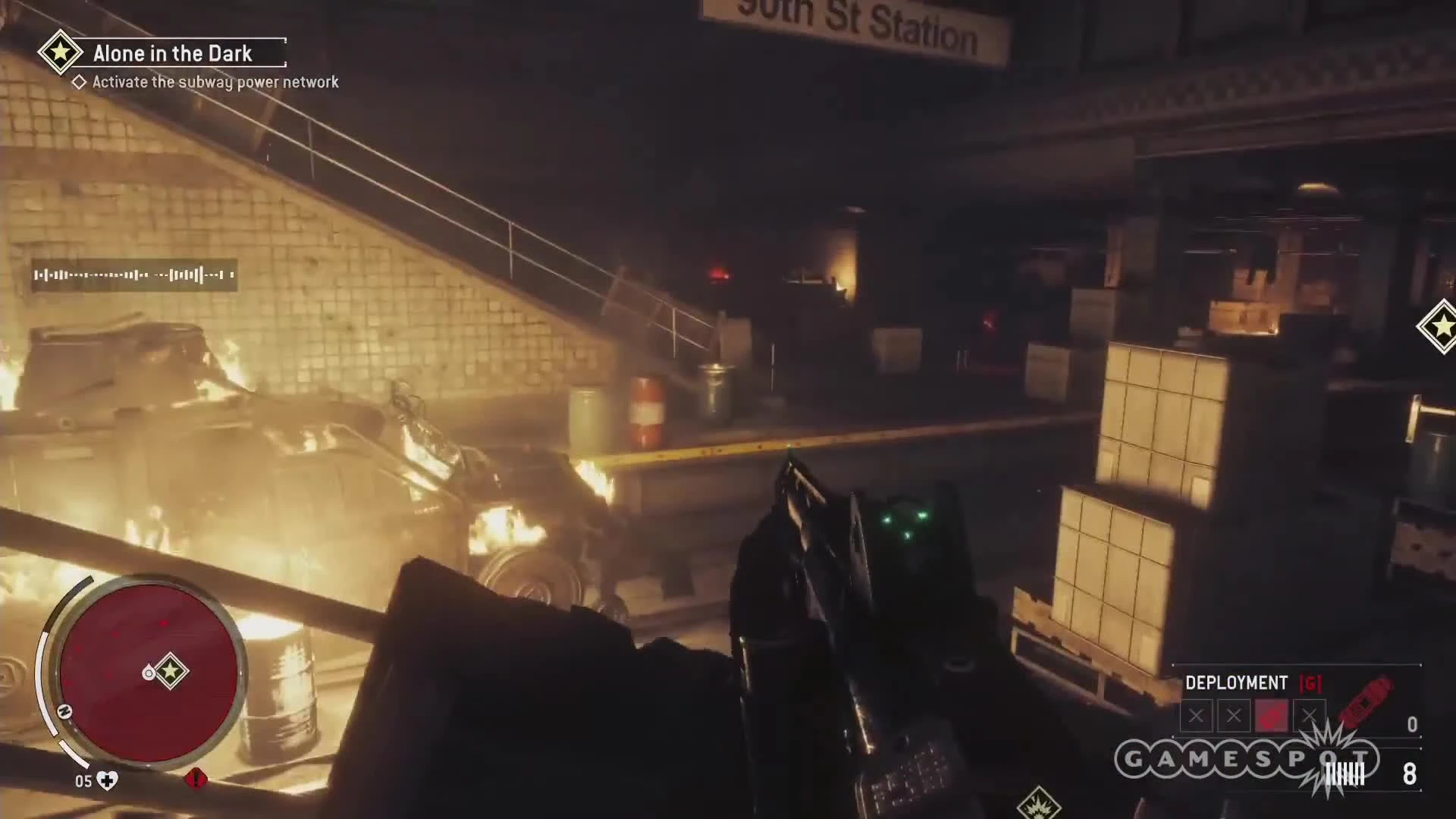The height and width of the screenshot is (819, 1456).
Task: Collapse the audio transmission waveform bar
Action: (x=133, y=275)
